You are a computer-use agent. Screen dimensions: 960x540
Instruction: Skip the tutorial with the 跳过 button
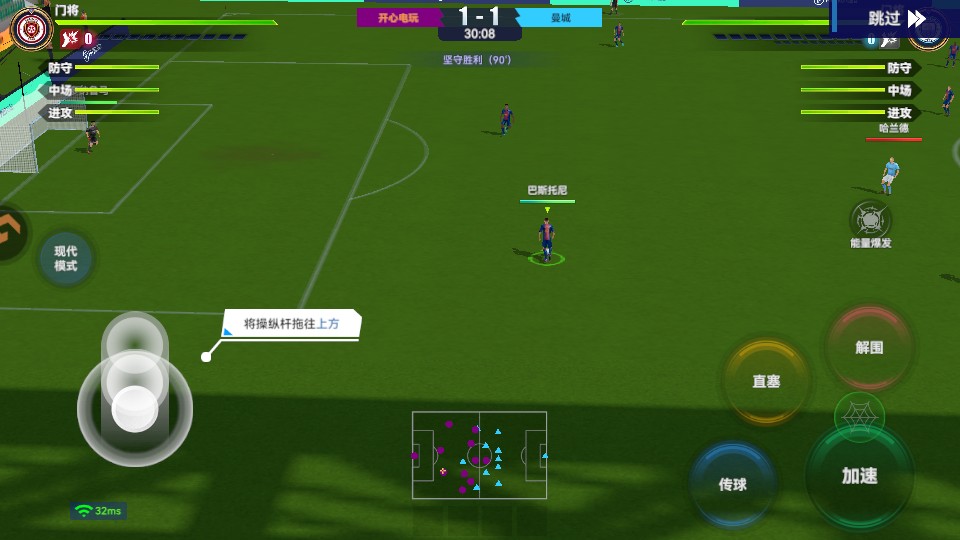point(896,18)
